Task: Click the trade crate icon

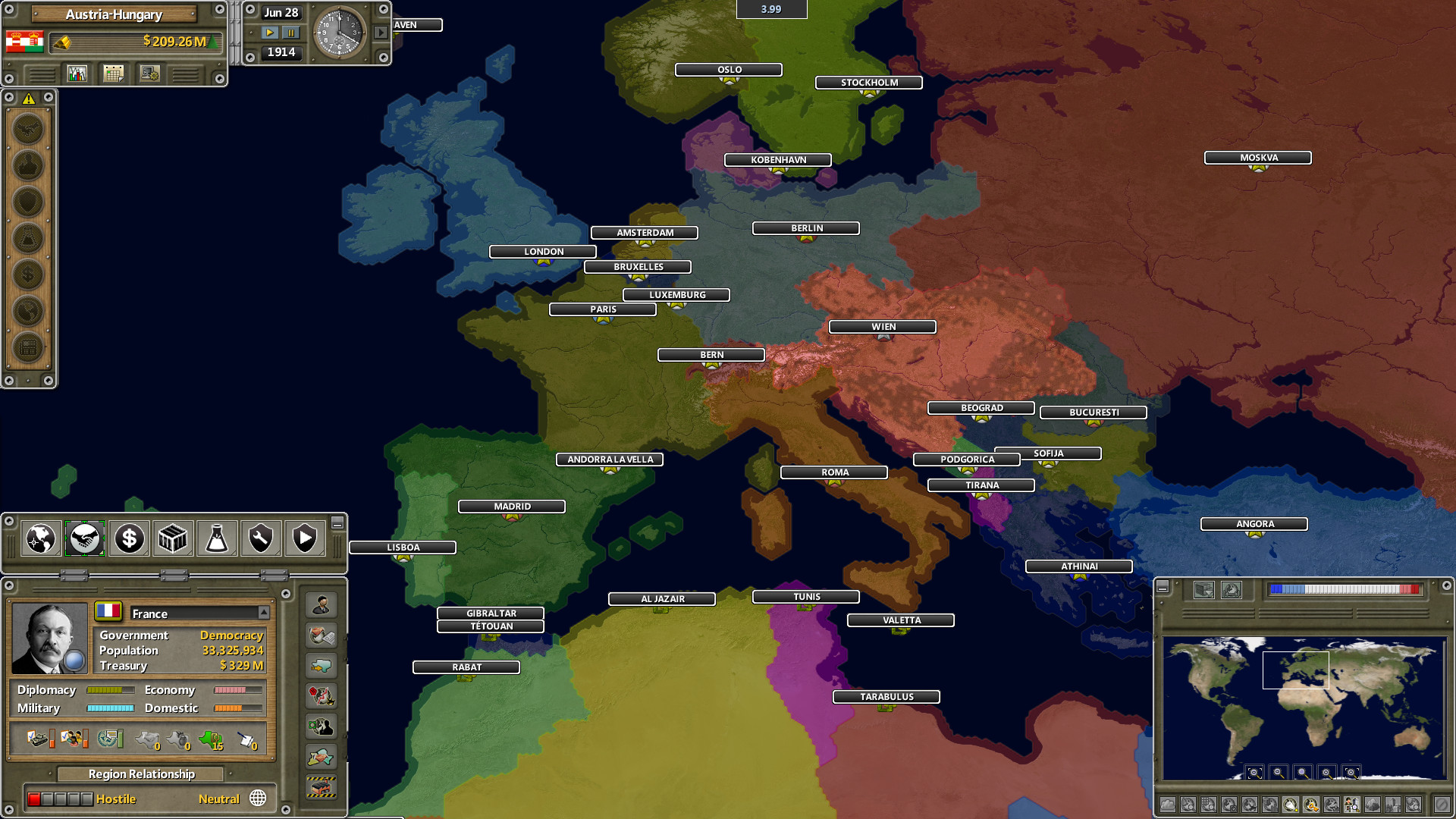Action: click(172, 538)
